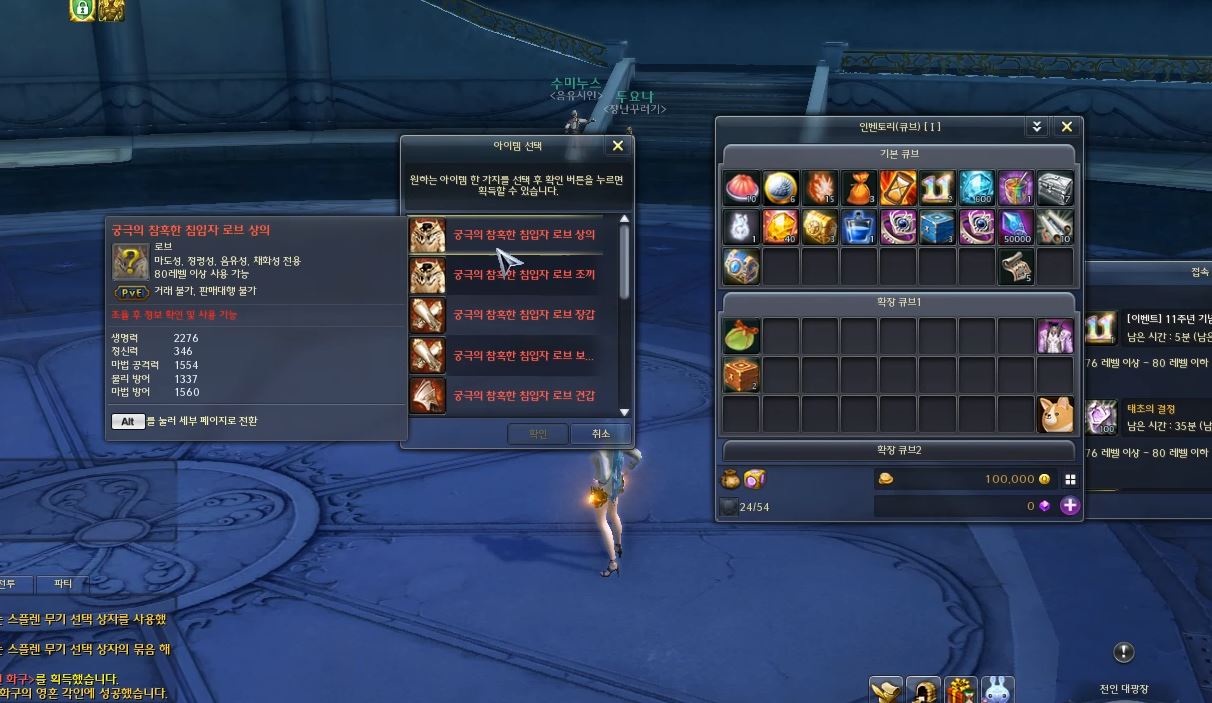This screenshot has width=1212, height=703.
Task: Click the blue potion bottle item
Action: point(858,227)
